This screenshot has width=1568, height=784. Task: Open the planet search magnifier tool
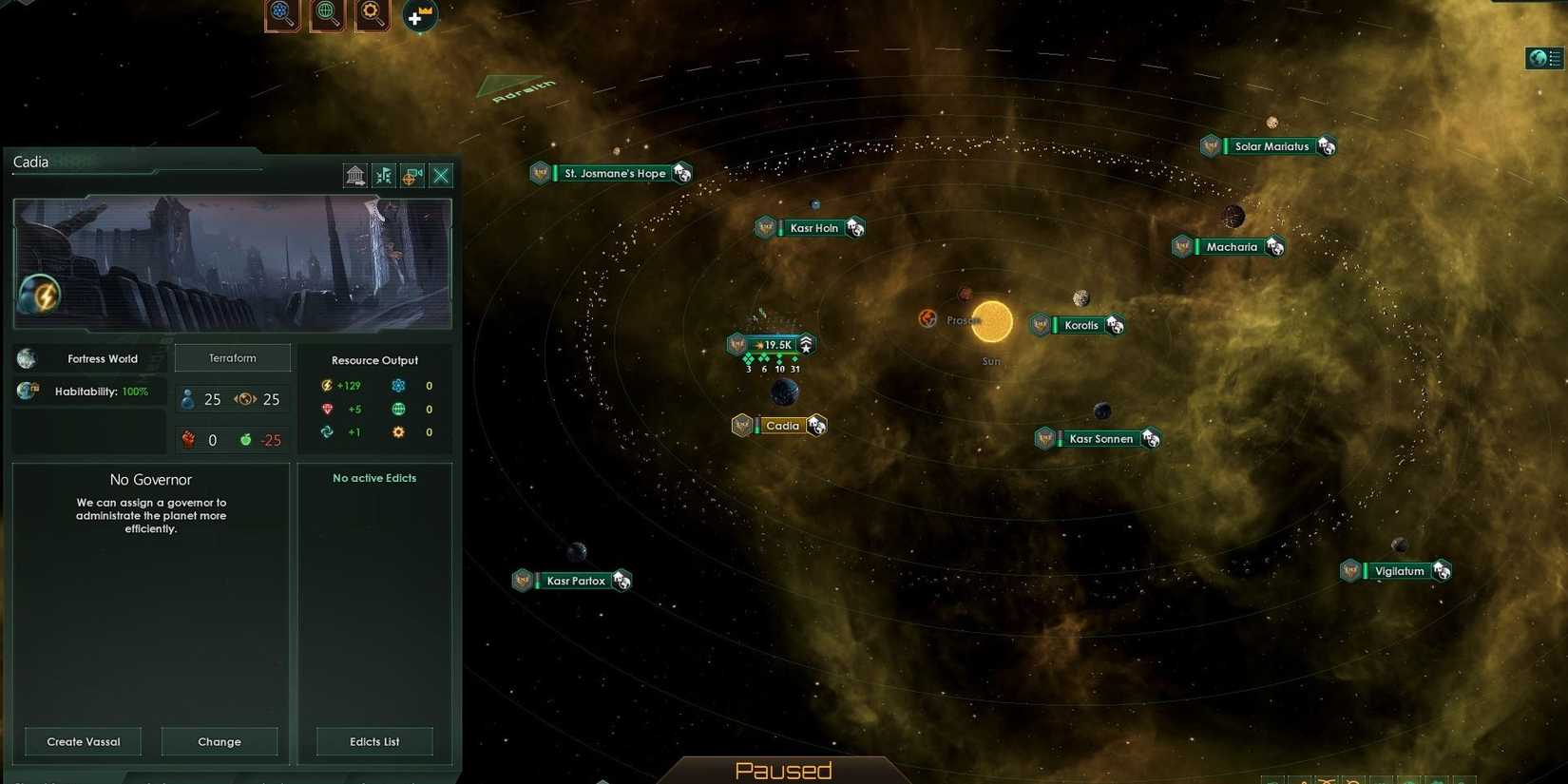click(327, 15)
